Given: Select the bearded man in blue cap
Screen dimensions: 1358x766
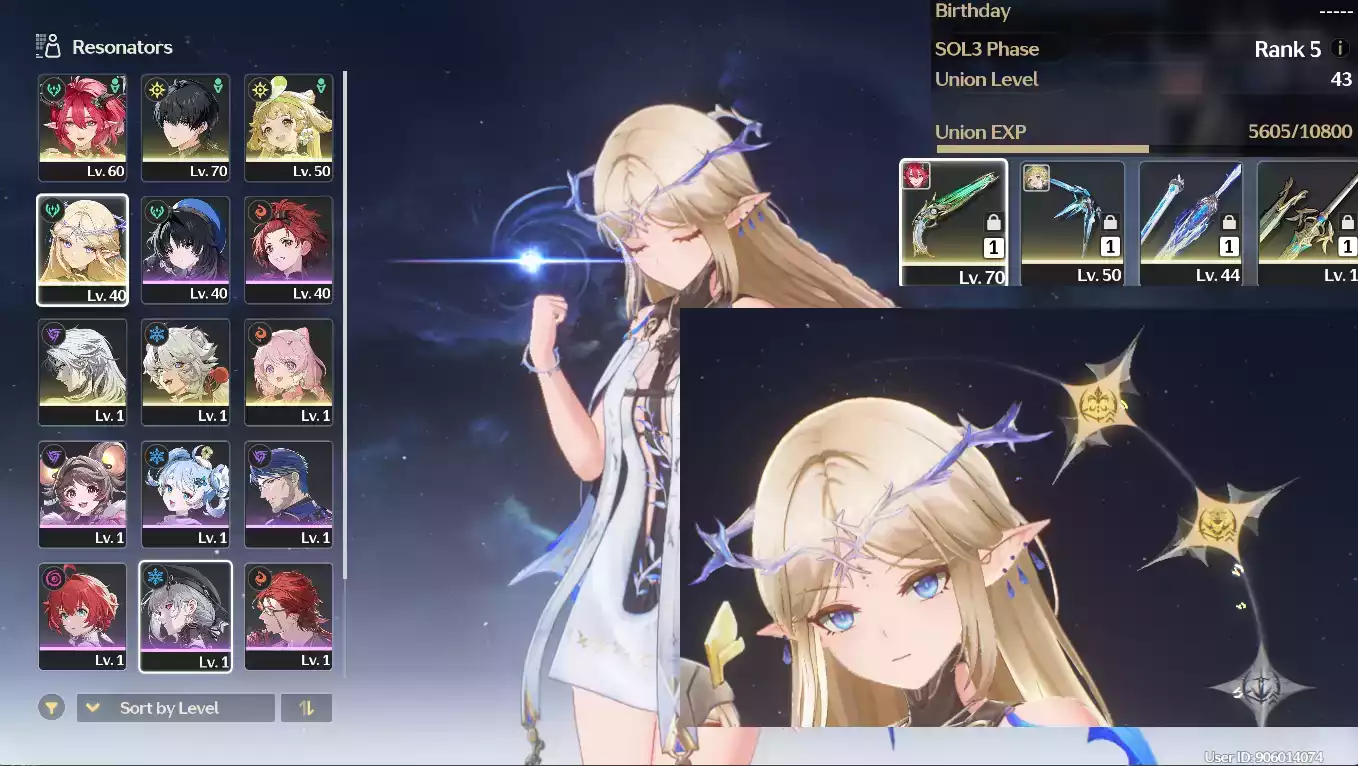Looking at the screenshot, I should (x=288, y=494).
